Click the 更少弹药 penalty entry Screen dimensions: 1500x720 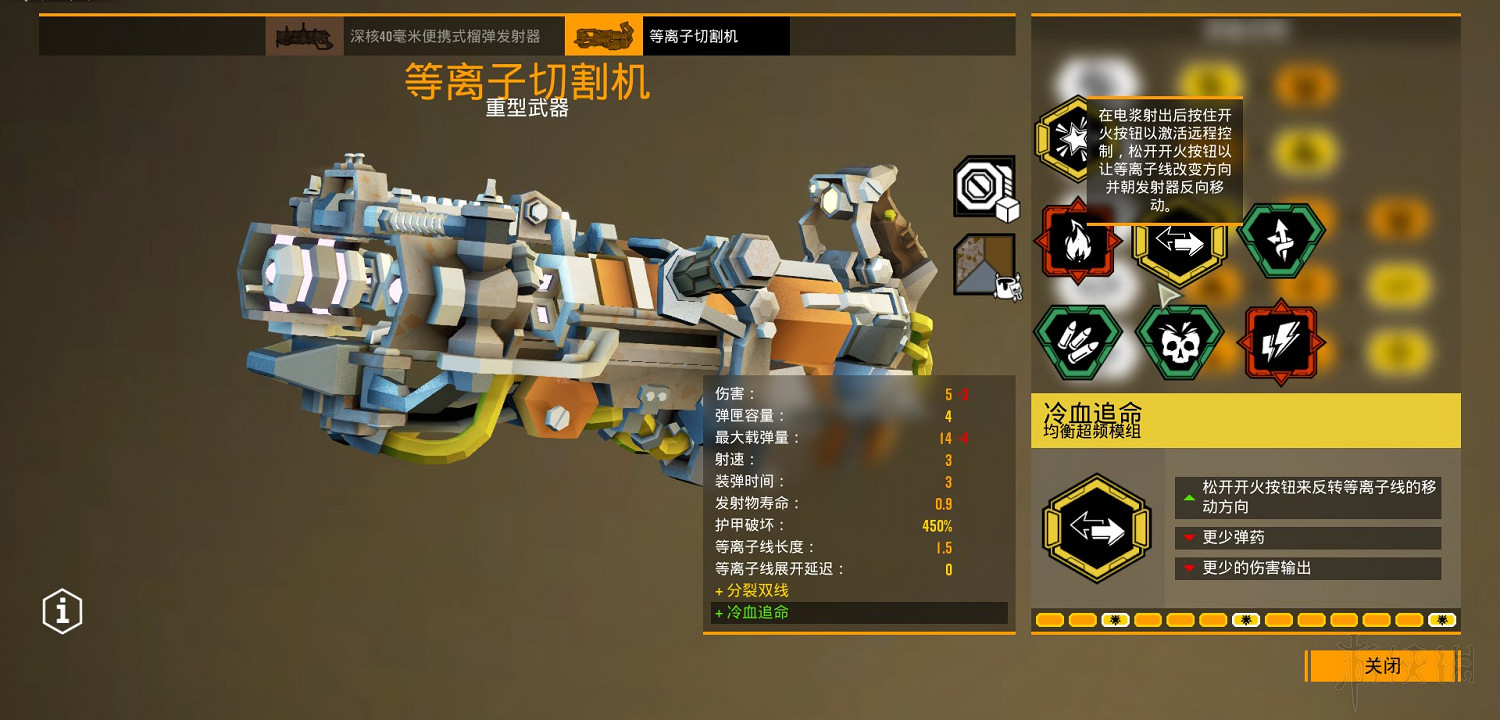(1307, 537)
